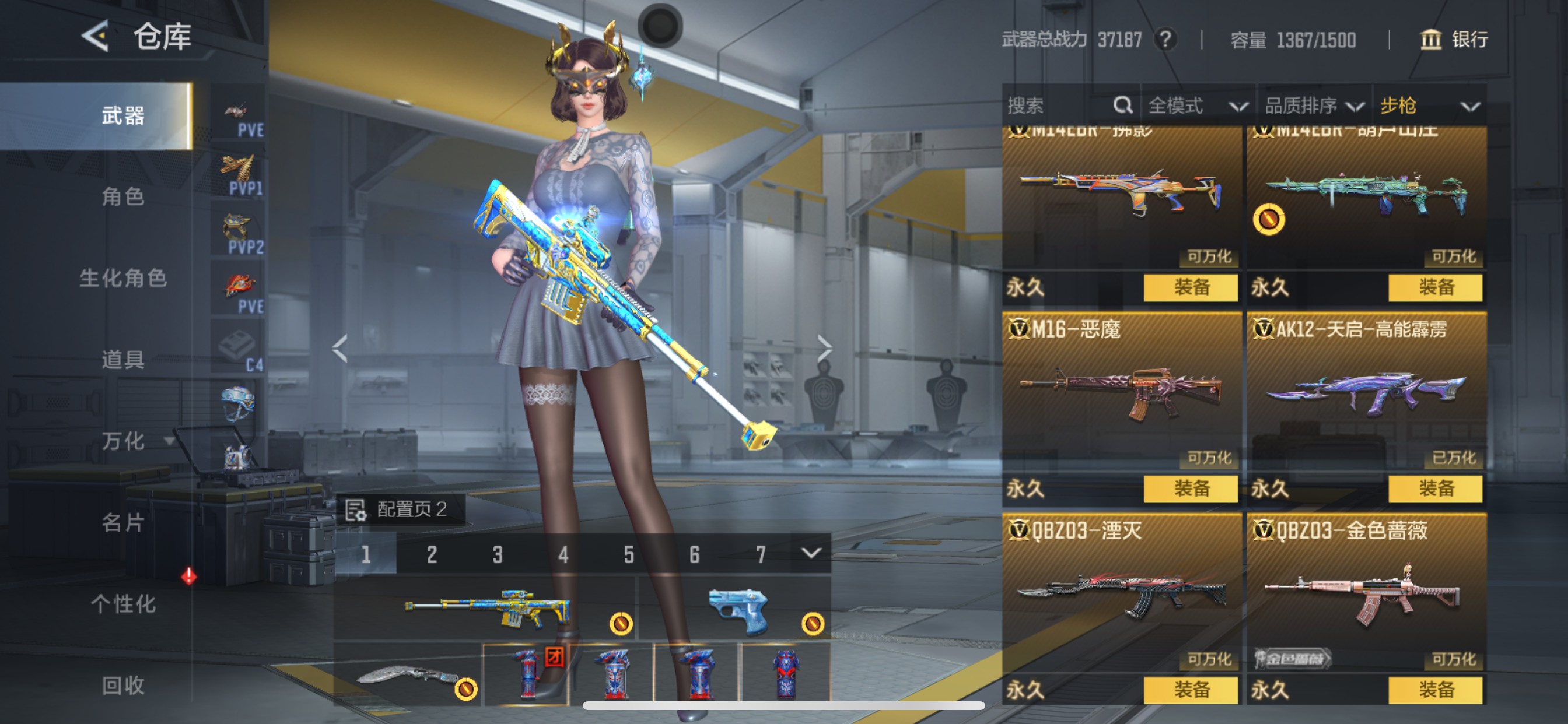Image resolution: width=1568 pixels, height=724 pixels.
Task: Select the C4 equipment slot
Action: pyautogui.click(x=239, y=344)
